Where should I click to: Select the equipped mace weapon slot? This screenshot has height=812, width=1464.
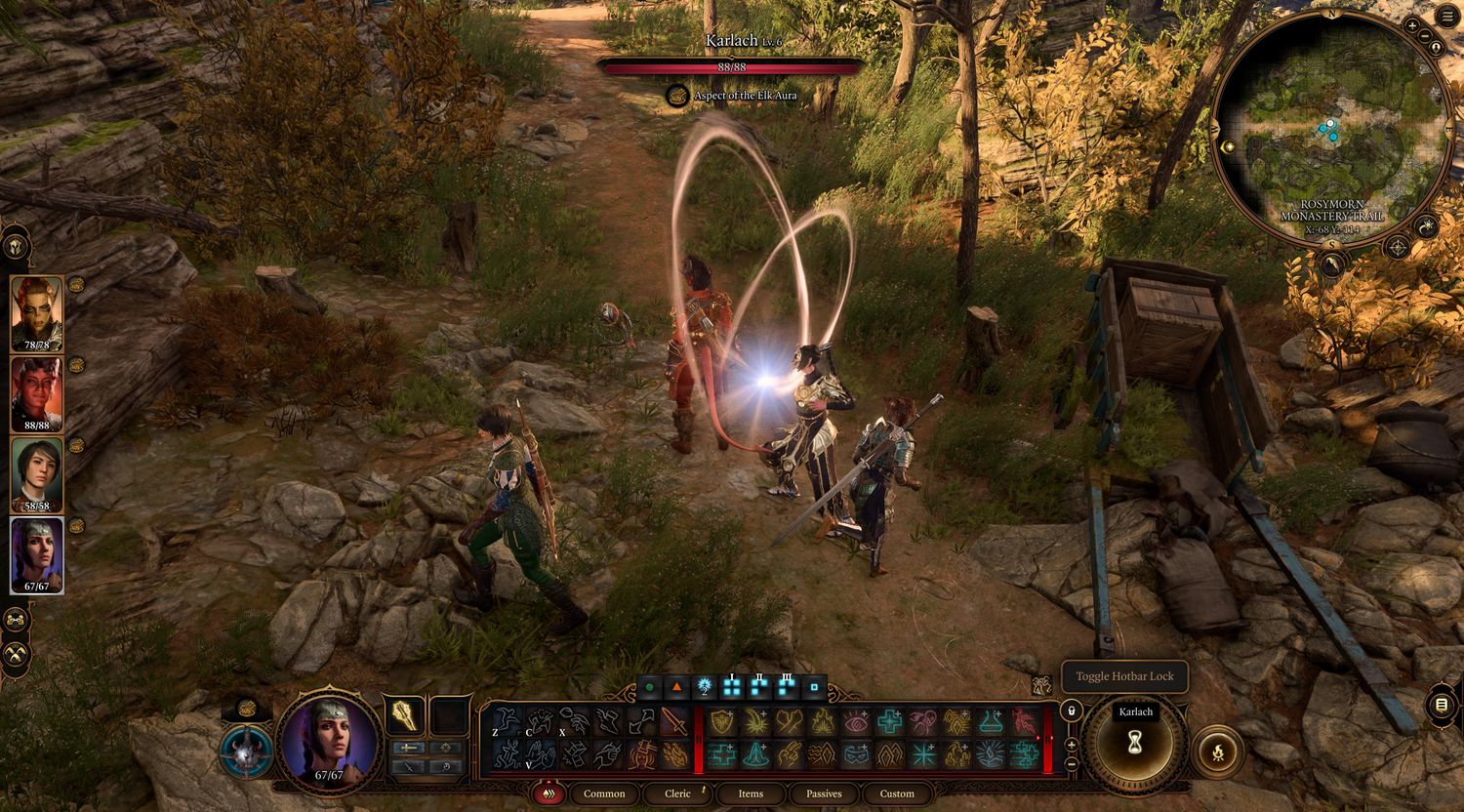point(405,716)
